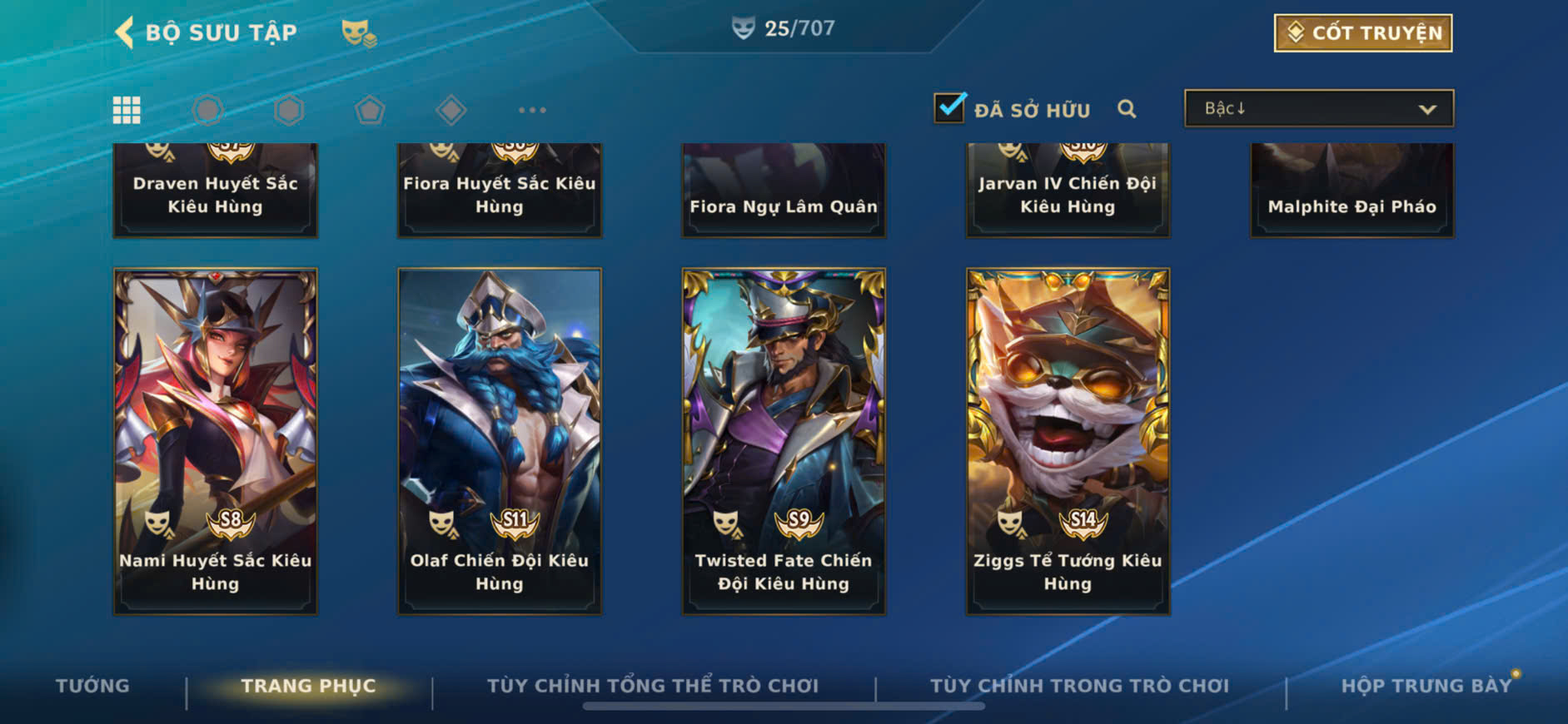Screen dimensions: 1568x724
Task: Show more filters via the three dots
Action: [532, 110]
